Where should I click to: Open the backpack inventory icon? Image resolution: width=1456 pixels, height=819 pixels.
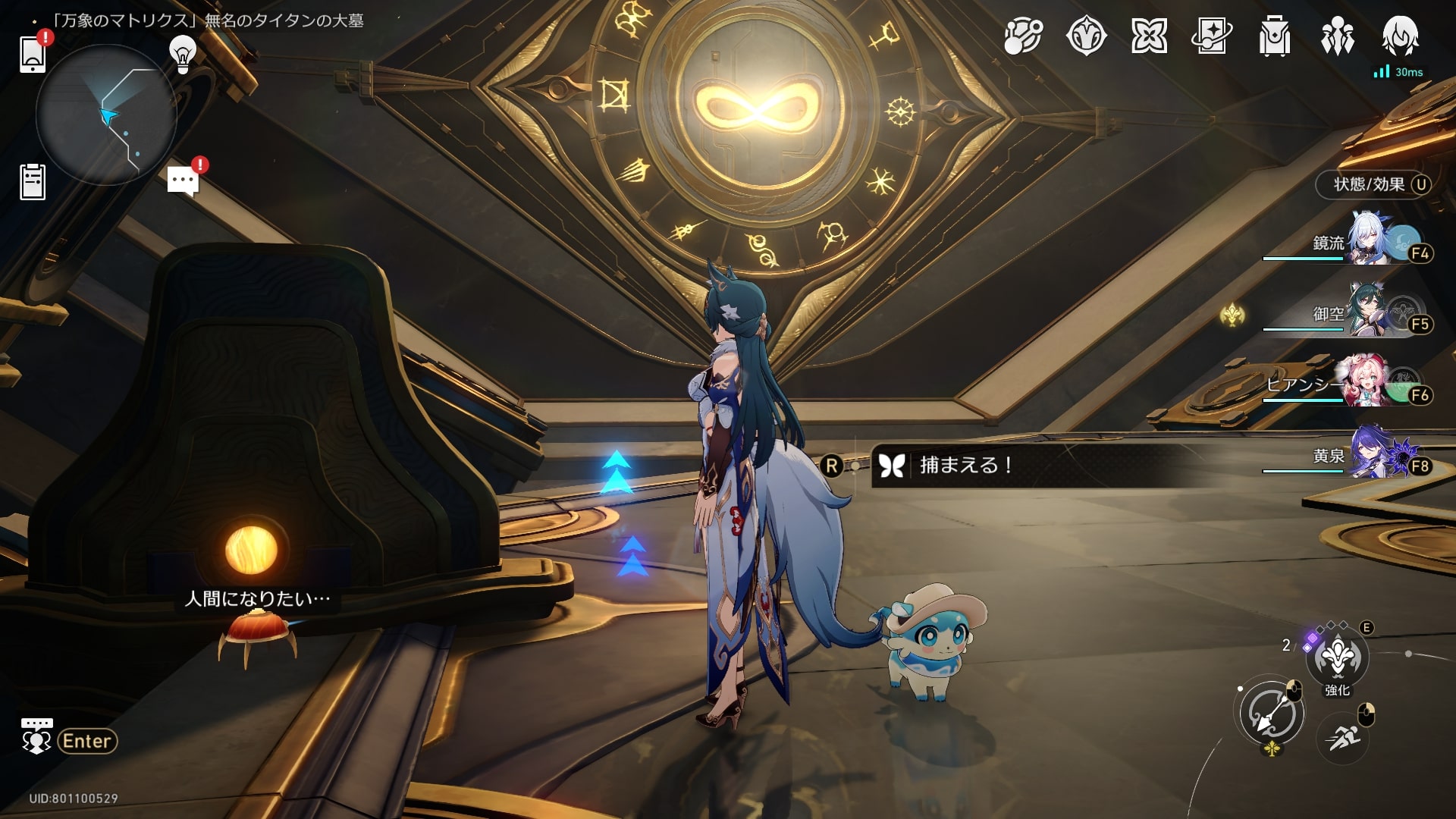tap(1275, 36)
